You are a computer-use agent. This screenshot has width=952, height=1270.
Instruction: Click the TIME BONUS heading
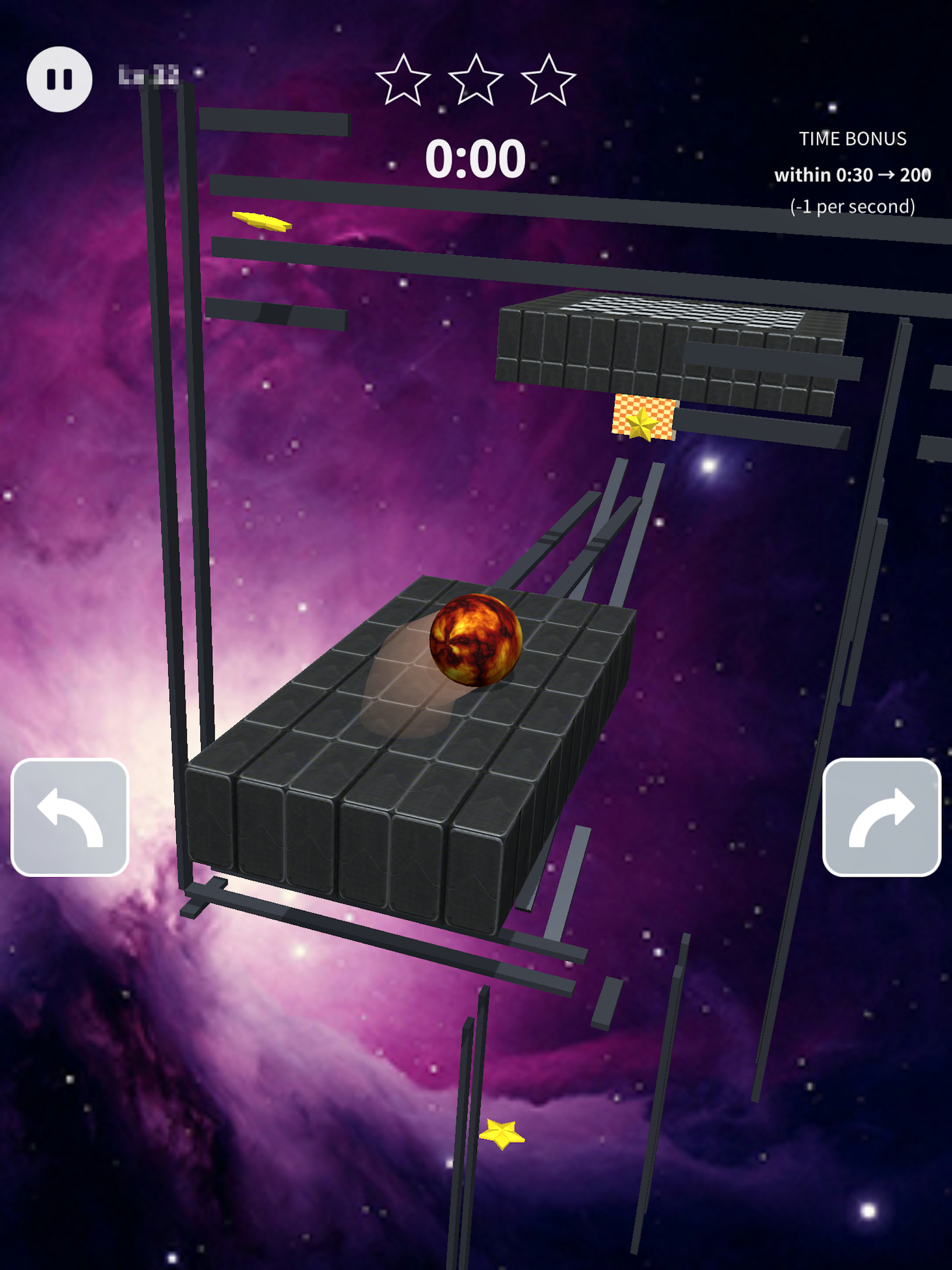(853, 139)
